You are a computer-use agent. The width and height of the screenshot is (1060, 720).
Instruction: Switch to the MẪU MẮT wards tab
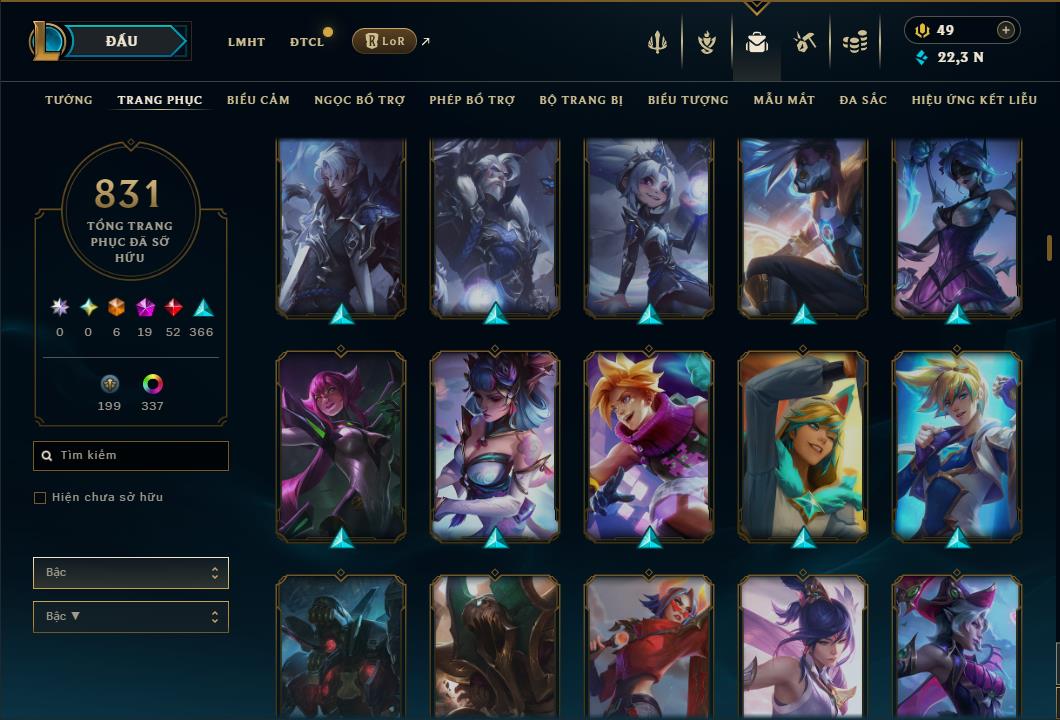(784, 100)
